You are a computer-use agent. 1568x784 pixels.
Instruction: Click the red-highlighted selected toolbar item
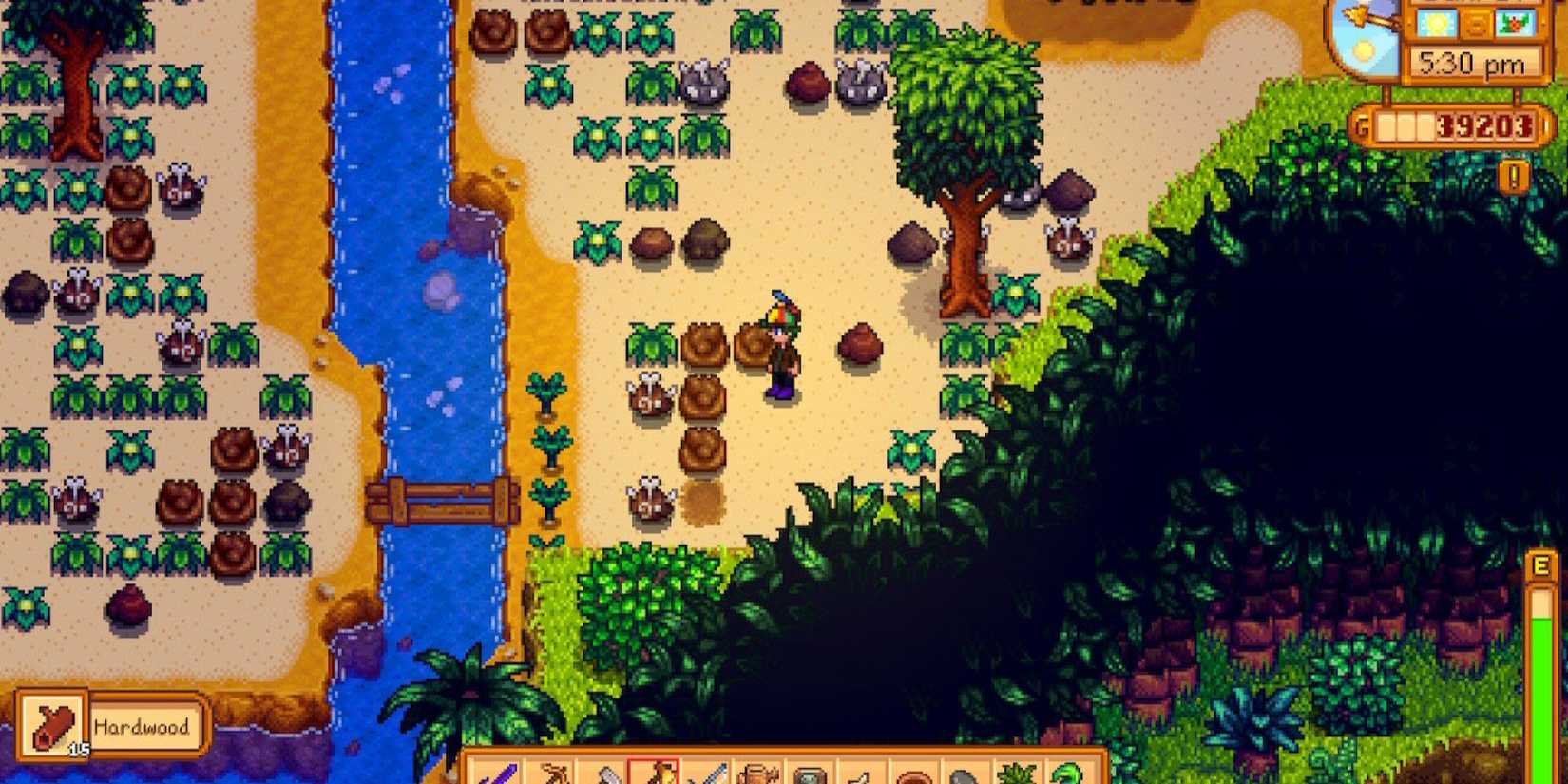coord(656,773)
